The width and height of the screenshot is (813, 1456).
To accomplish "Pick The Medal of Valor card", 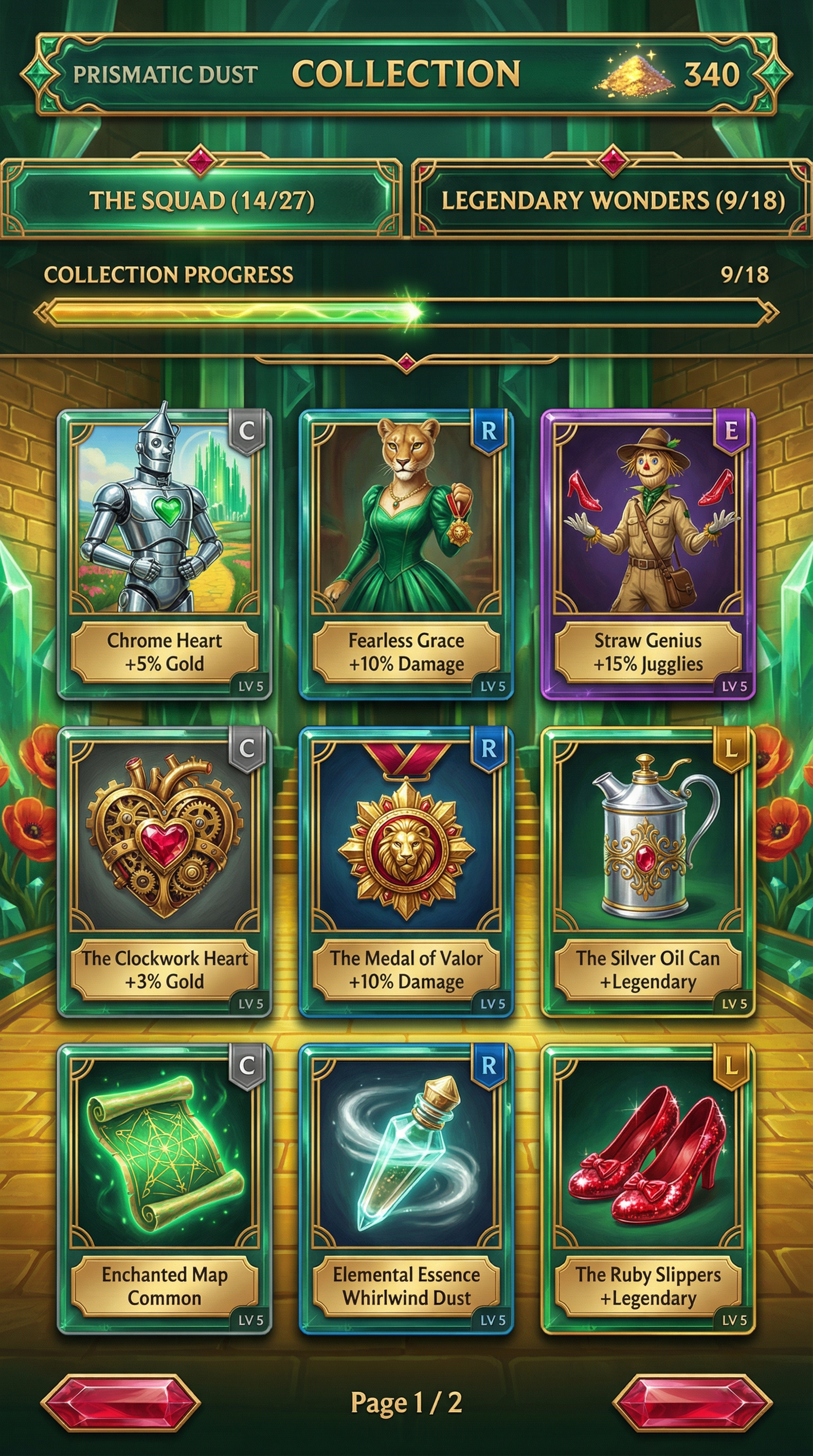I will pos(406,871).
